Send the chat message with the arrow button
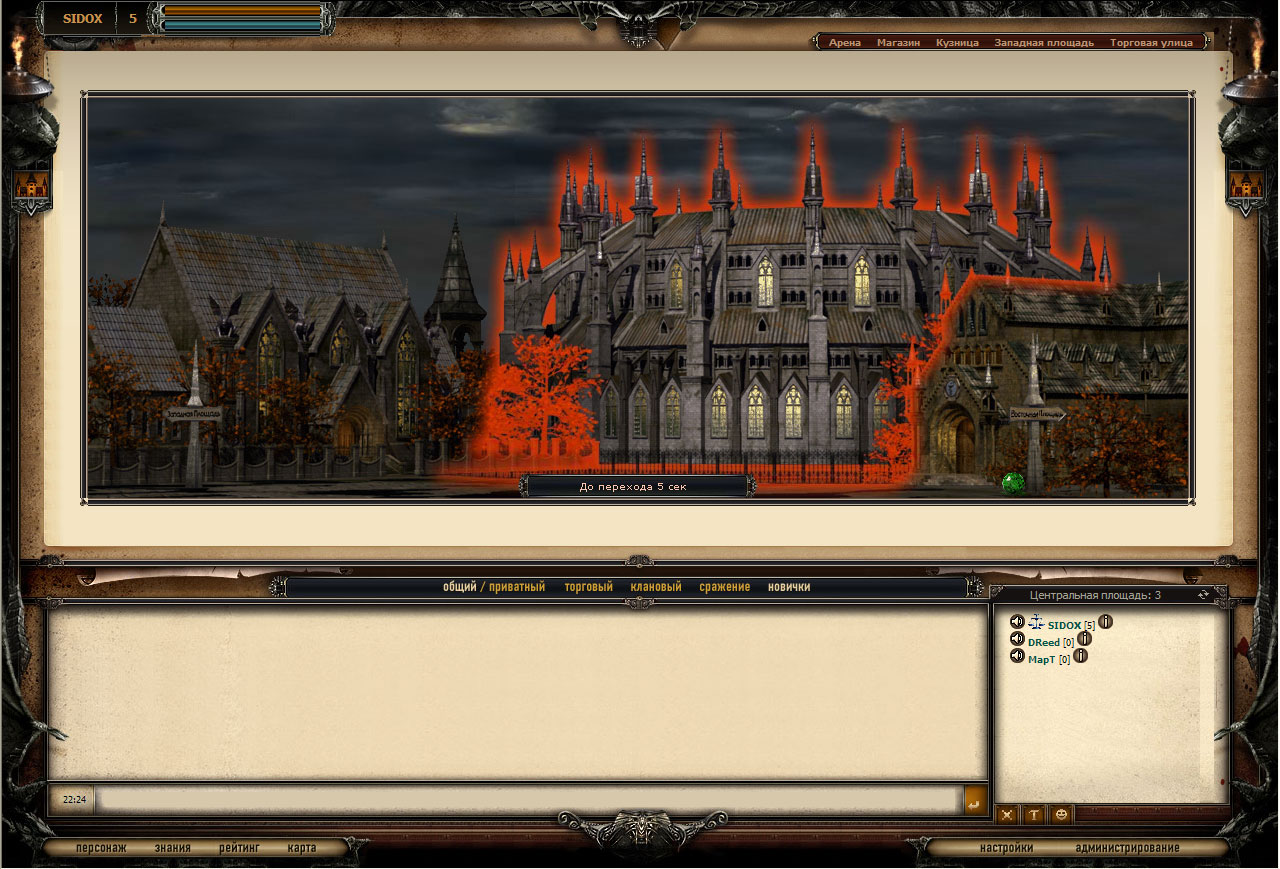 [x=975, y=800]
